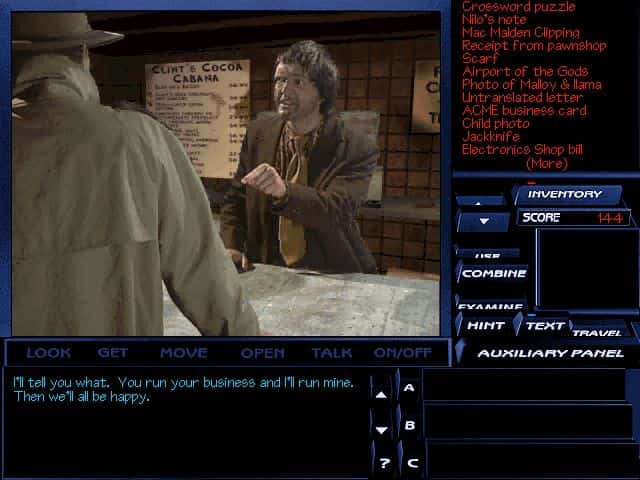Open the Travel screen
This screenshot has width=640, height=480.
tap(597, 332)
